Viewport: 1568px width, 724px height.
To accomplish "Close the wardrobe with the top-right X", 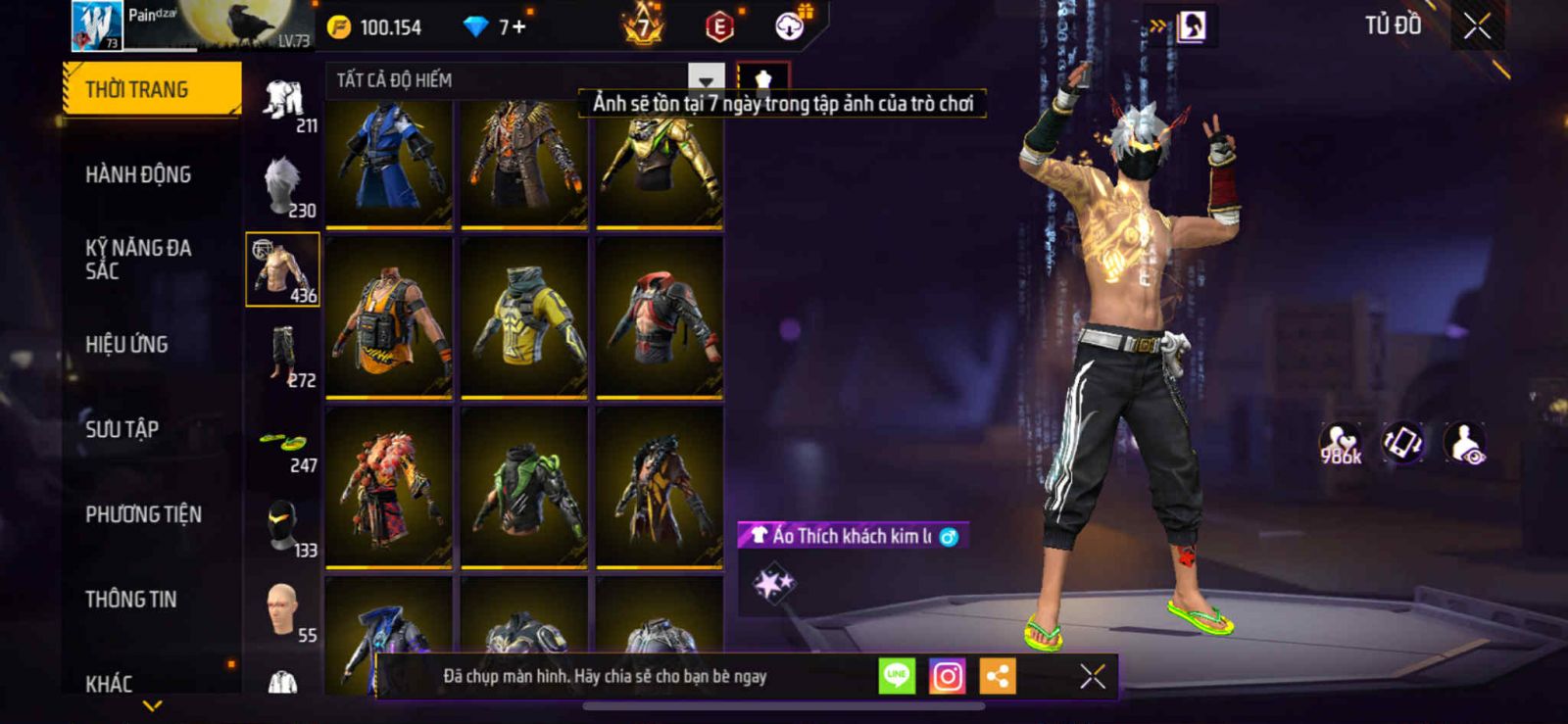I will click(1477, 26).
